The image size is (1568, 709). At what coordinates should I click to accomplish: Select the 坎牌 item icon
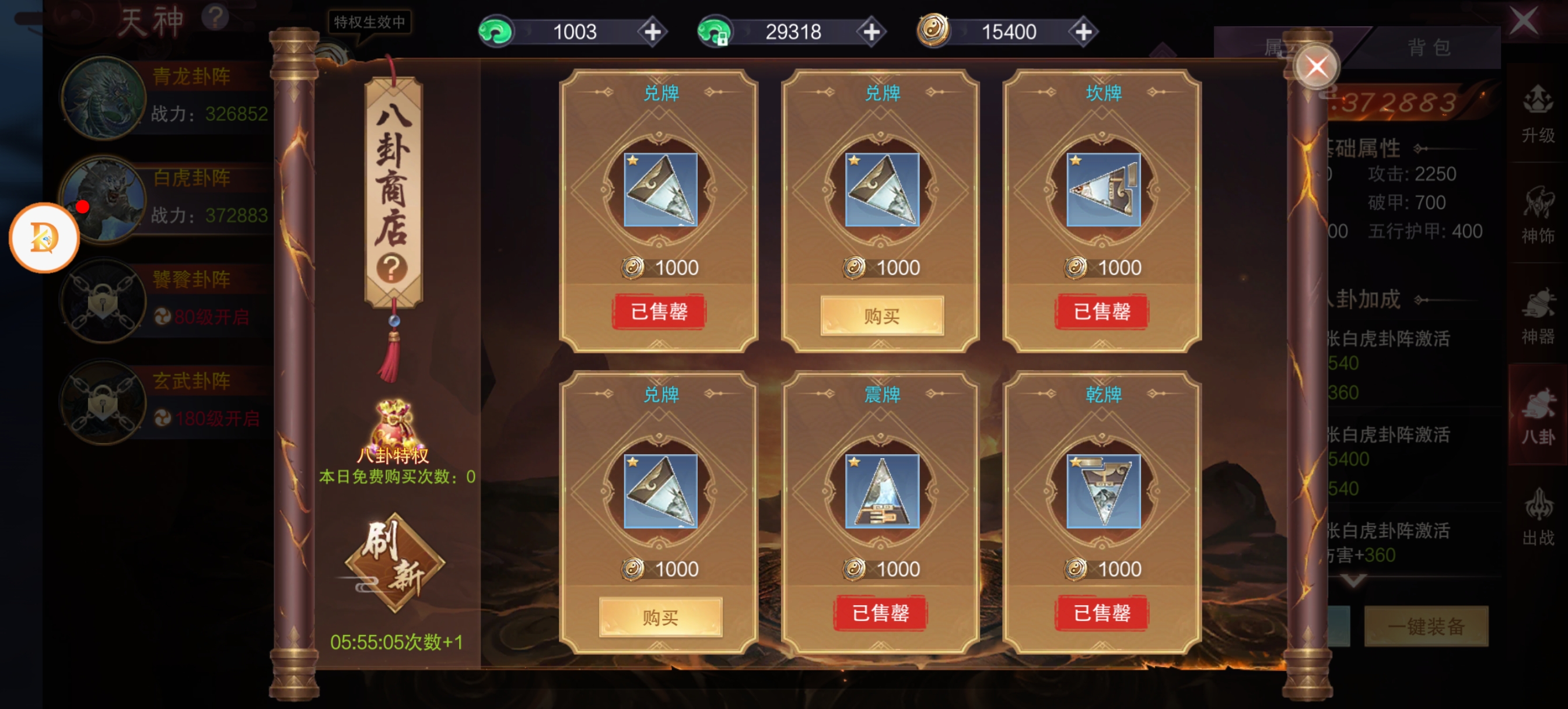[1103, 189]
